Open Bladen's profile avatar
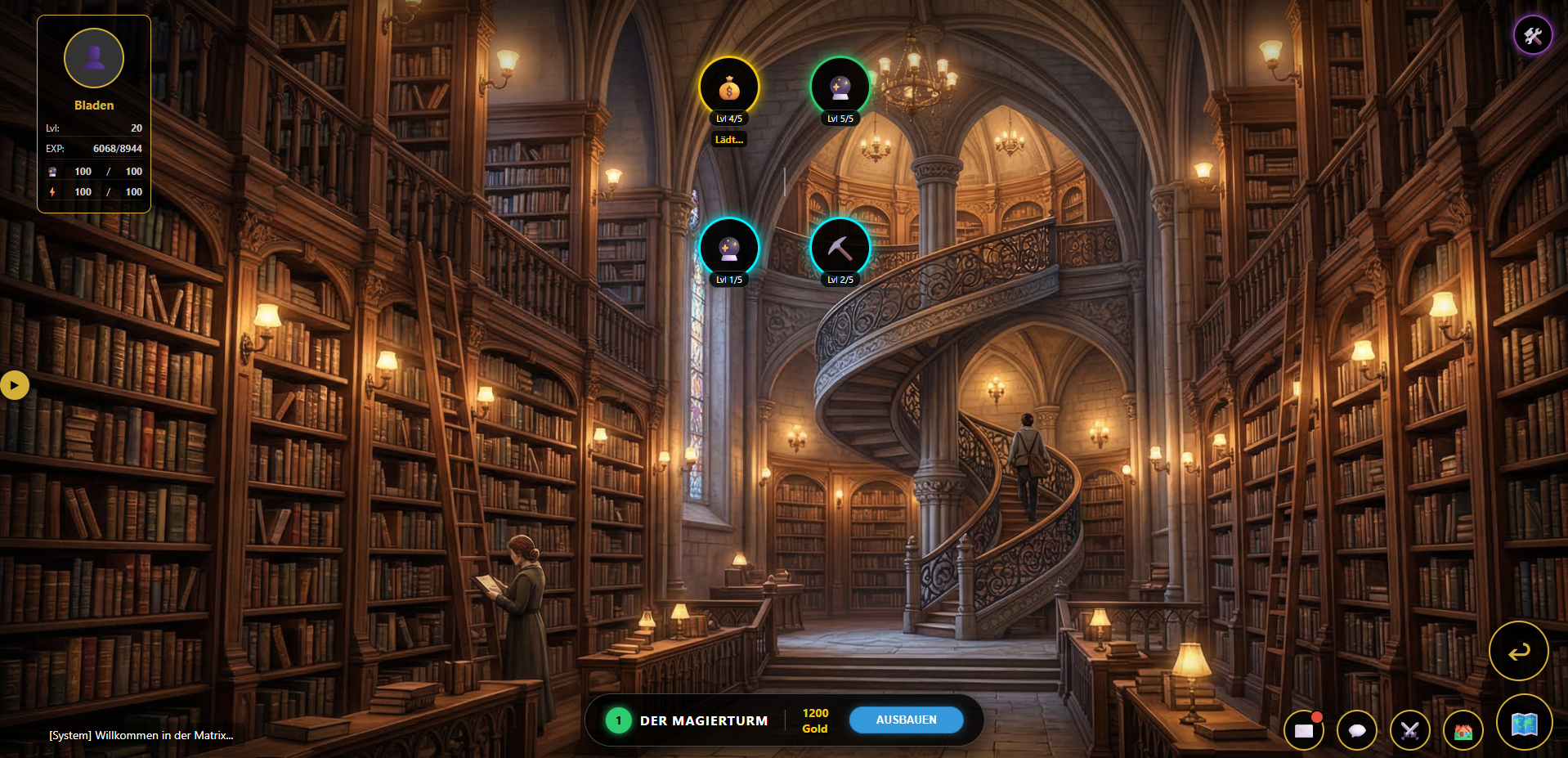Screen dimensions: 1568x758 pyautogui.click(x=94, y=58)
